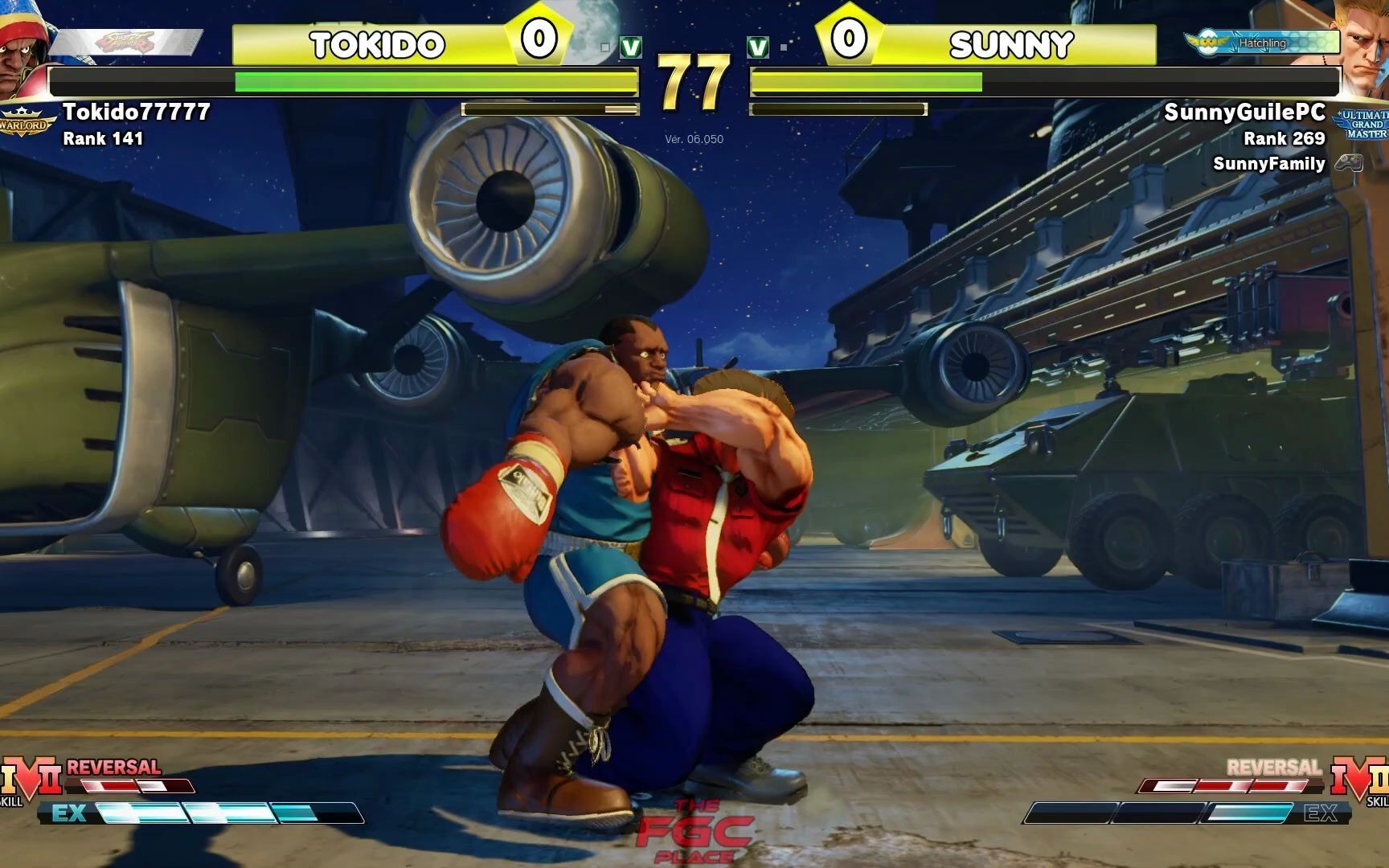Click Tokido's V-Skill selection emblem
1389x868 pixels.
tap(31, 778)
